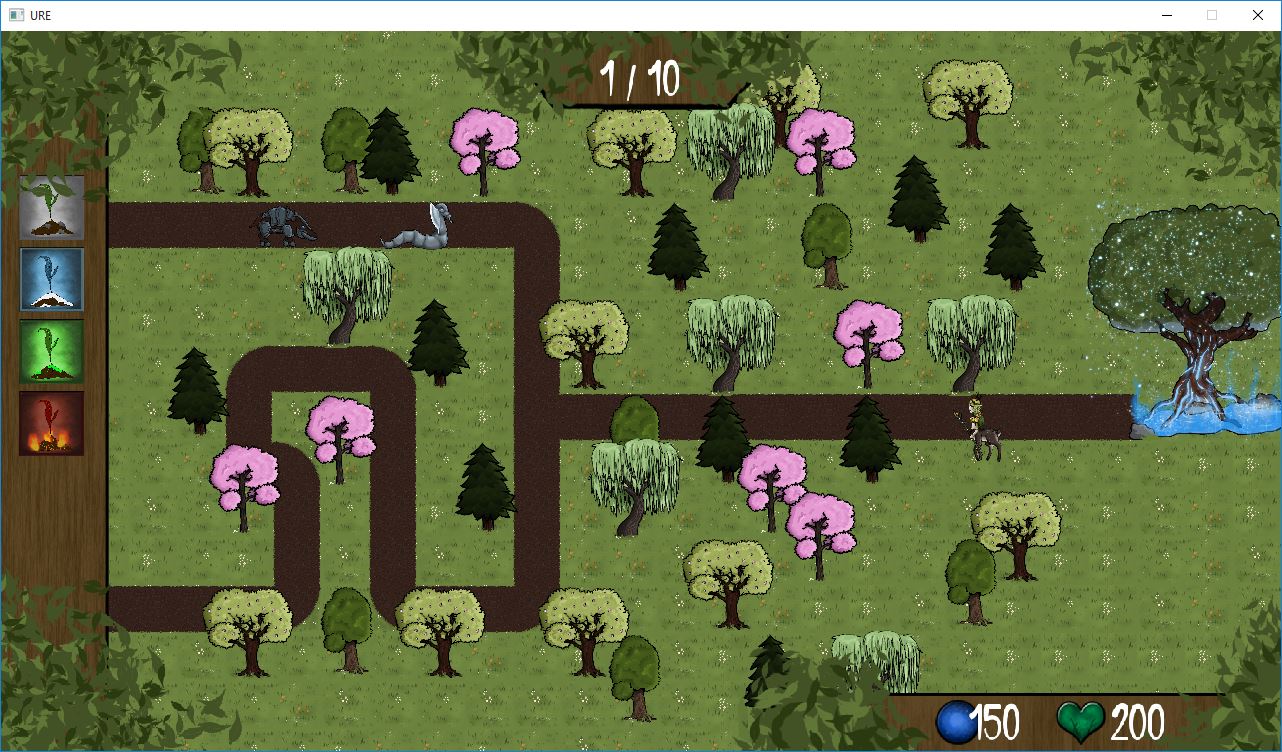Screen dimensions: 1282x752
Task: Select the green nature seedling tower
Action: 51,351
